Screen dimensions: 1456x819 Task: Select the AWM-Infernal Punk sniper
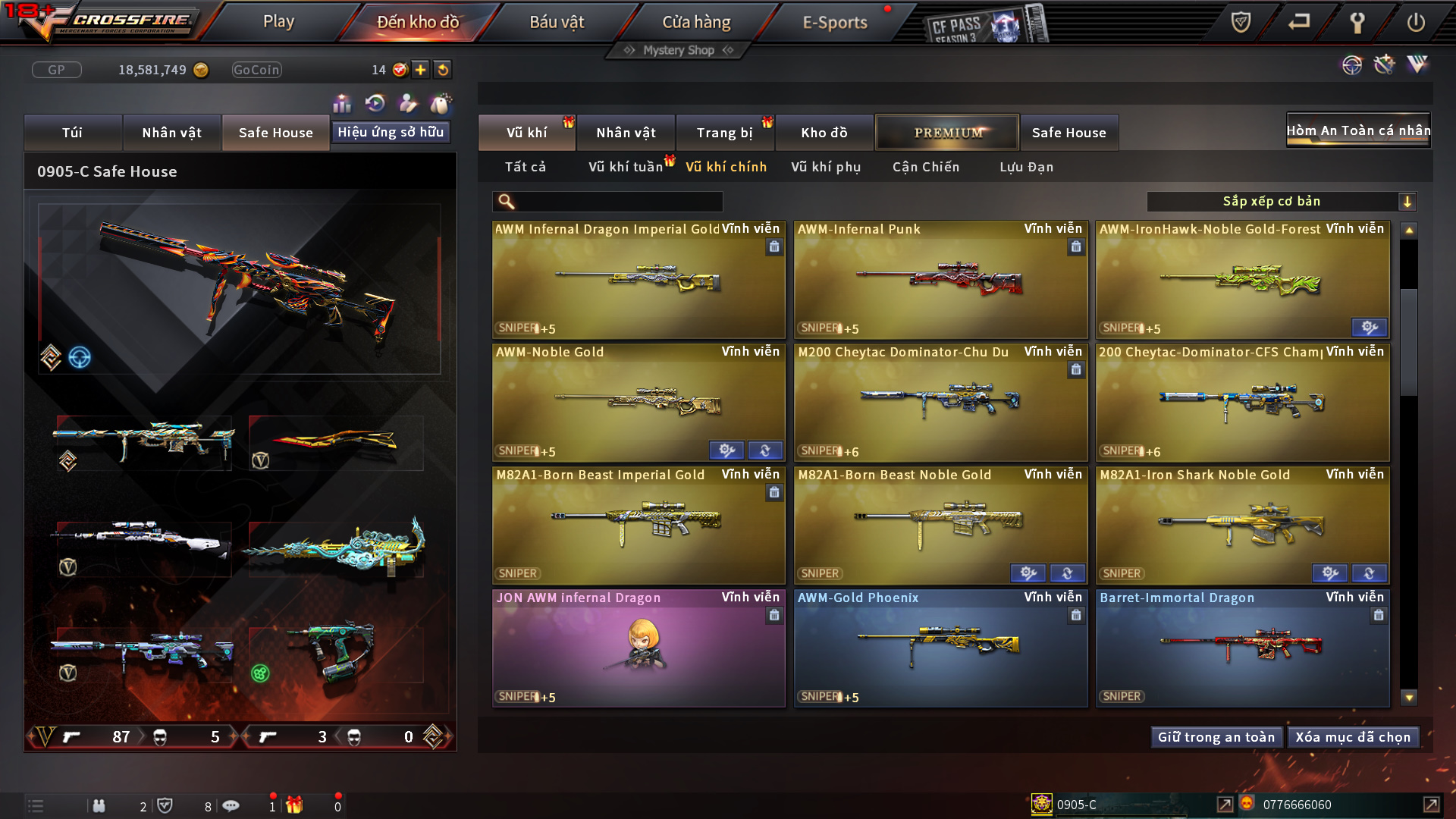940,281
